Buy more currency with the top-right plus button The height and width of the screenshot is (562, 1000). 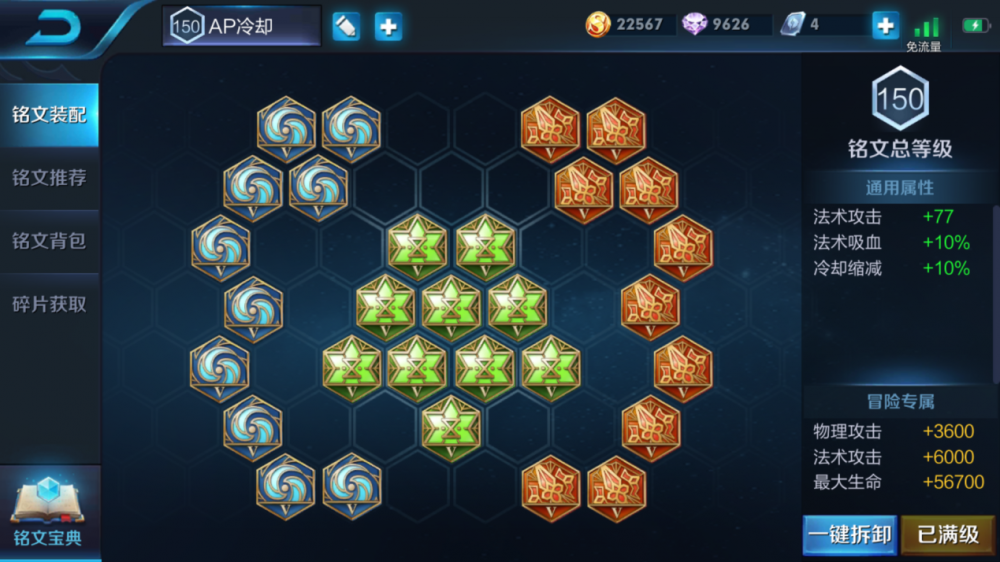pyautogui.click(x=885, y=25)
